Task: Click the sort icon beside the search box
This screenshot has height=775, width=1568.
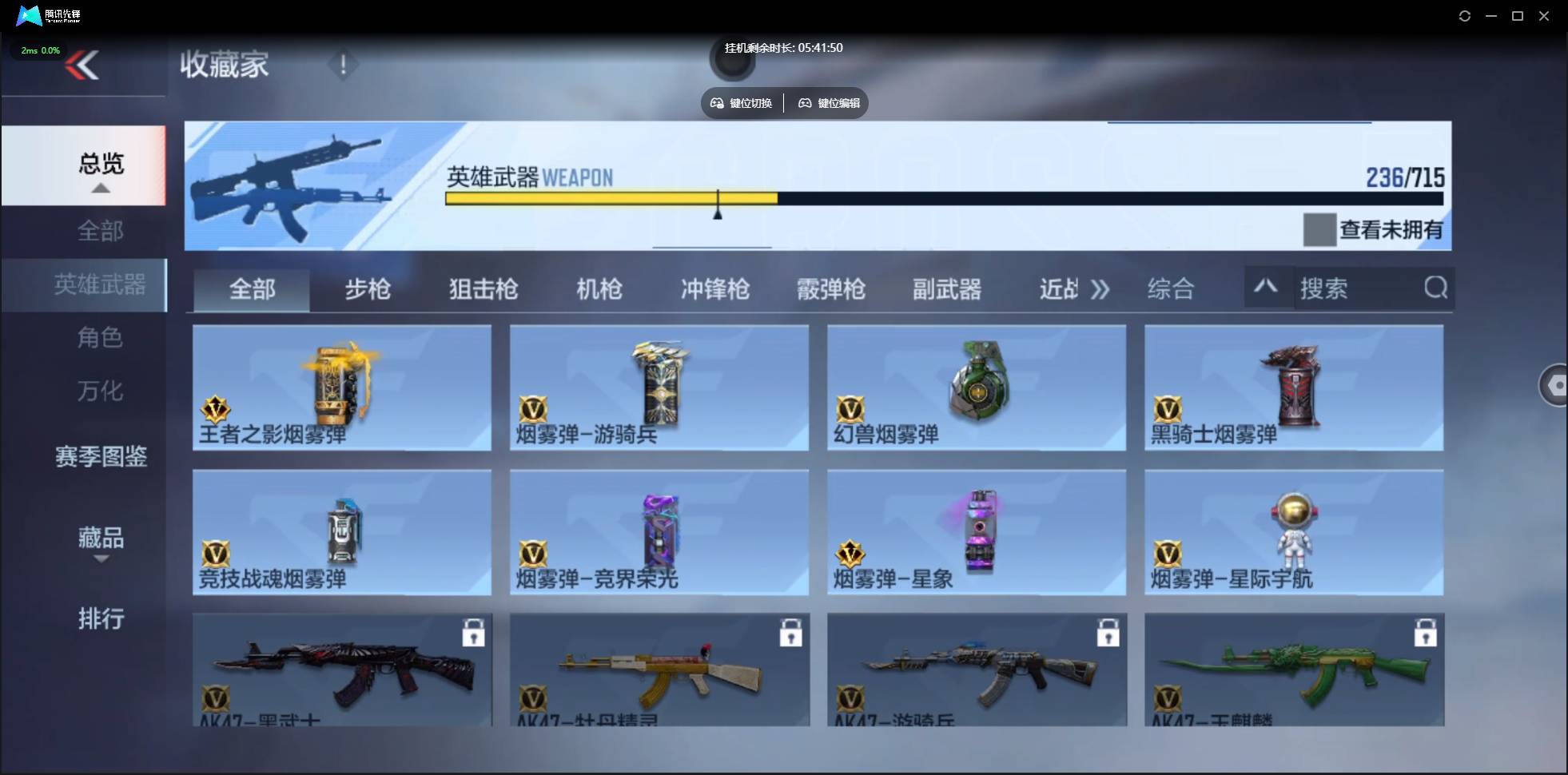Action: (1267, 288)
